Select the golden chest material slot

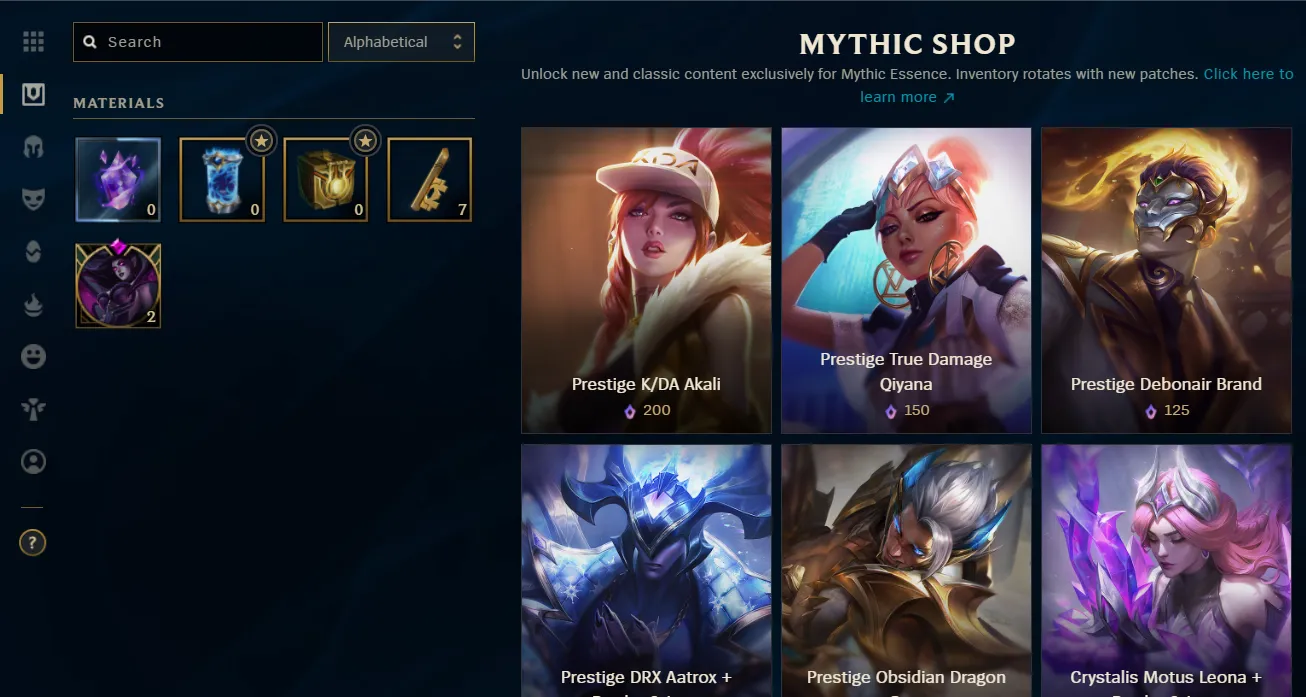pos(326,180)
